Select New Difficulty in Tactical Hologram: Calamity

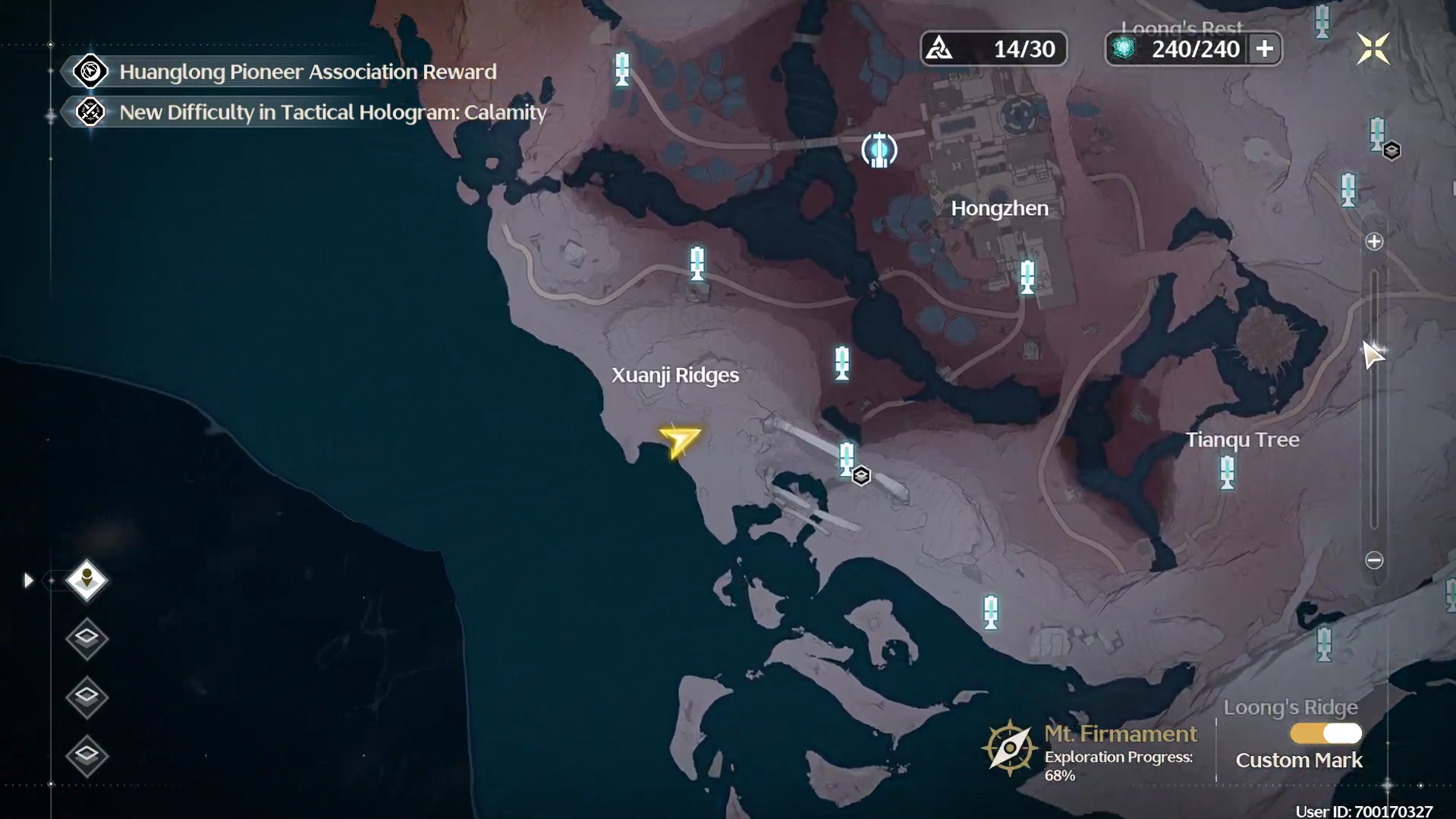(332, 112)
